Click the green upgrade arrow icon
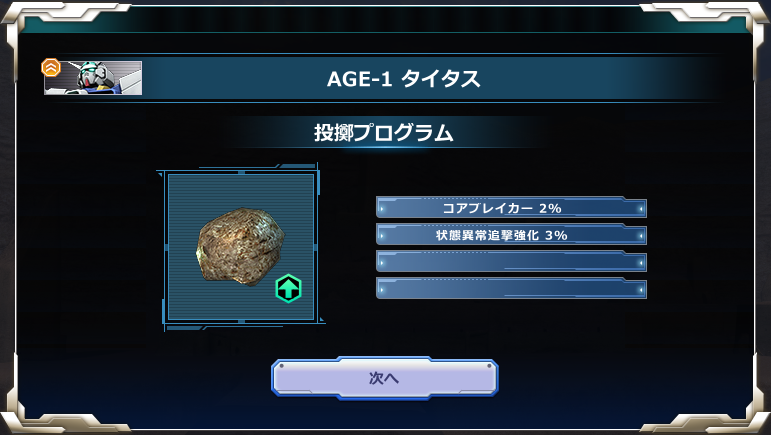 pyautogui.click(x=288, y=290)
